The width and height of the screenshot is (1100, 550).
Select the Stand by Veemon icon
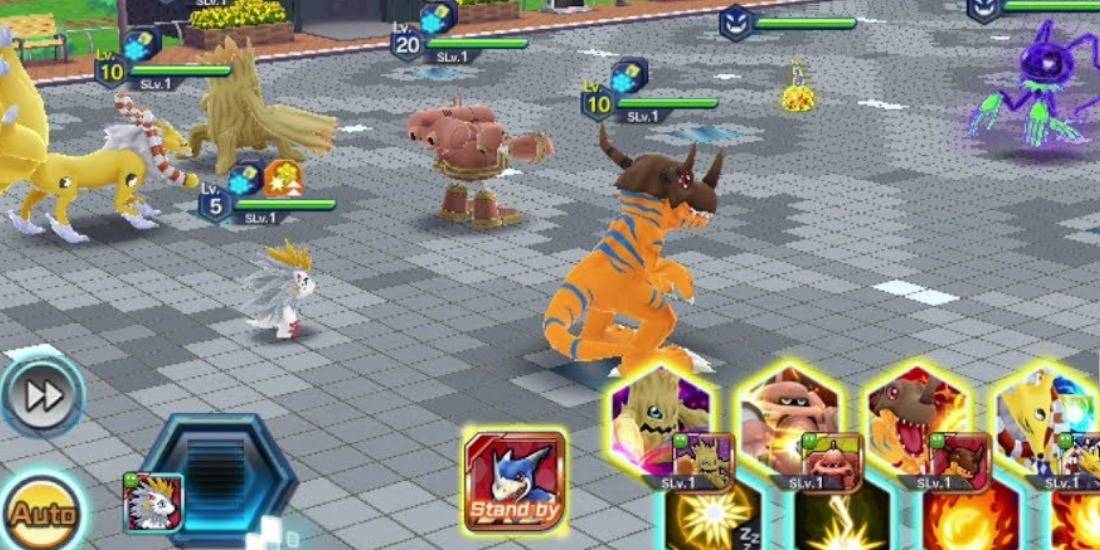pyautogui.click(x=514, y=481)
